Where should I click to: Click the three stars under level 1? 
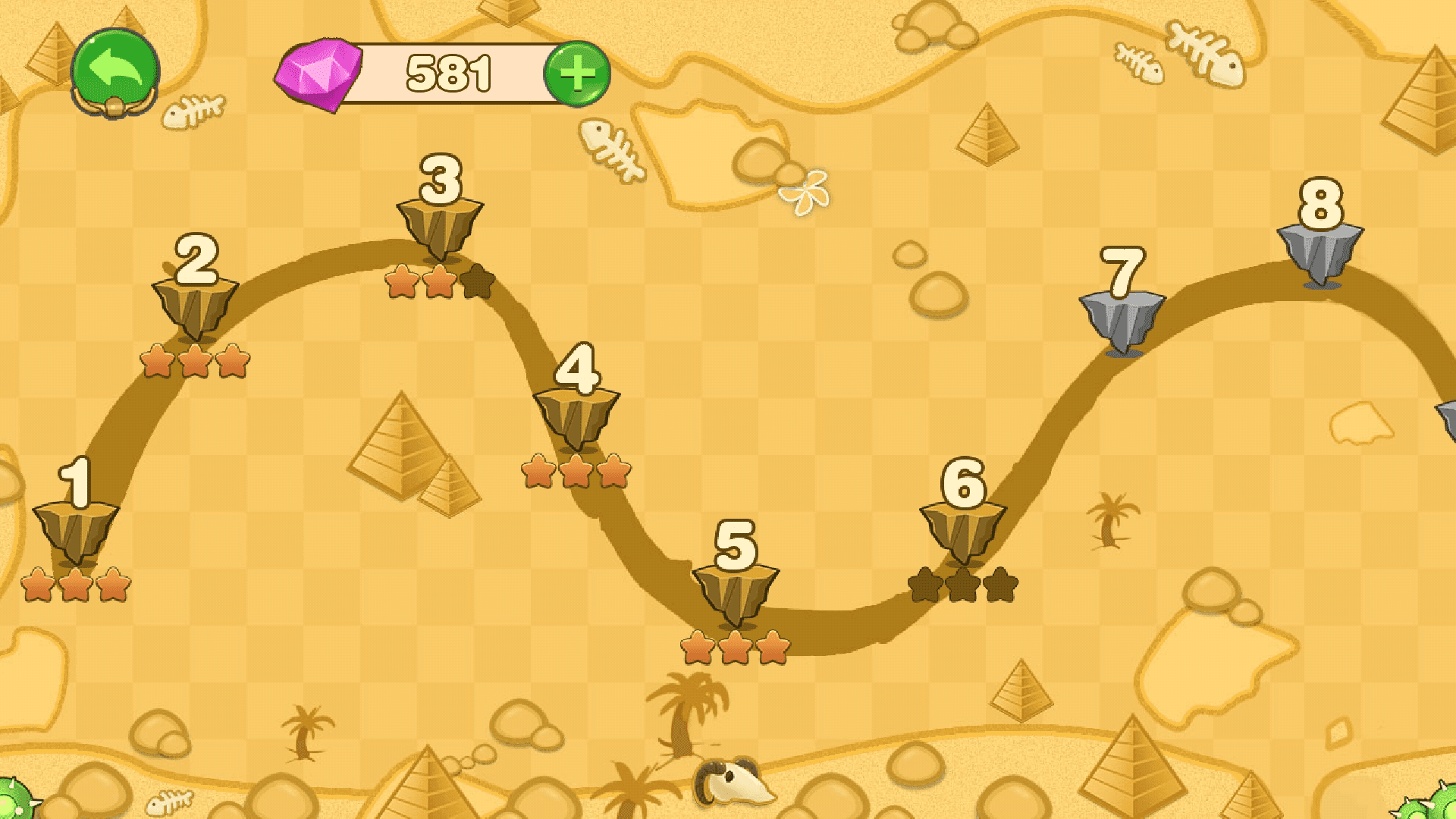click(x=76, y=584)
